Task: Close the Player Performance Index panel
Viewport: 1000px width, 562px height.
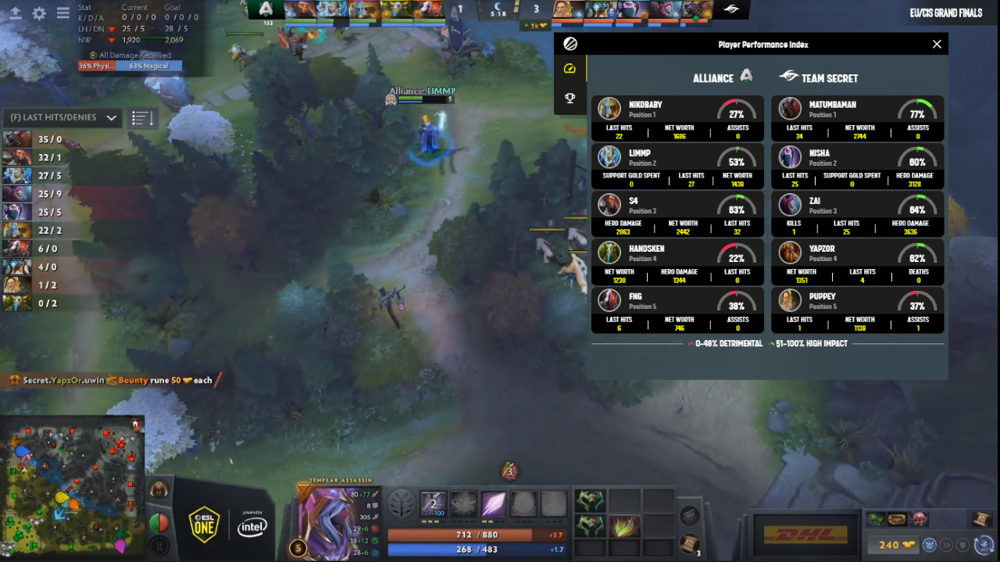Action: pyautogui.click(x=937, y=44)
